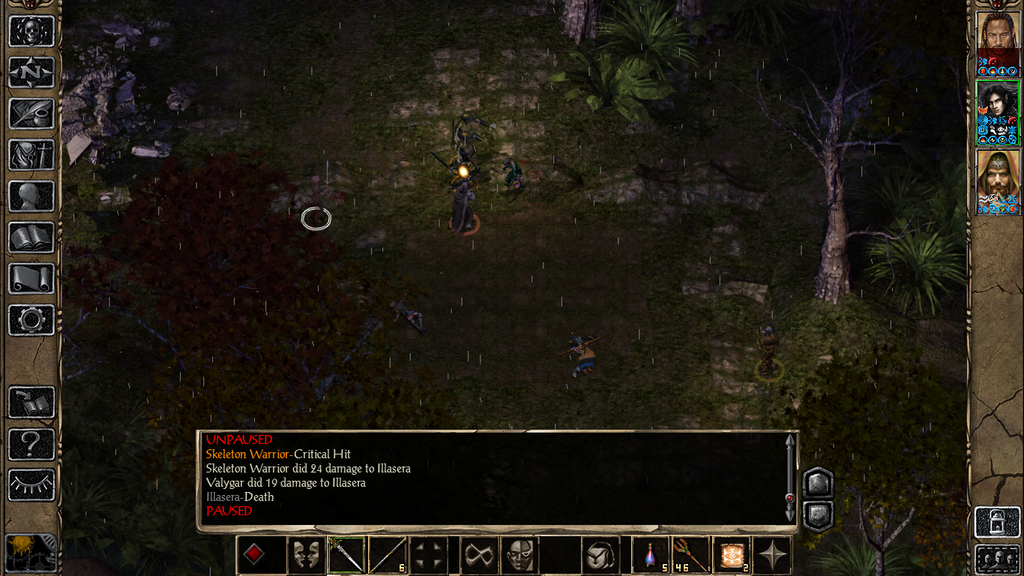The height and width of the screenshot is (576, 1024).
Task: Click the red diamond action button
Action: click(x=254, y=555)
